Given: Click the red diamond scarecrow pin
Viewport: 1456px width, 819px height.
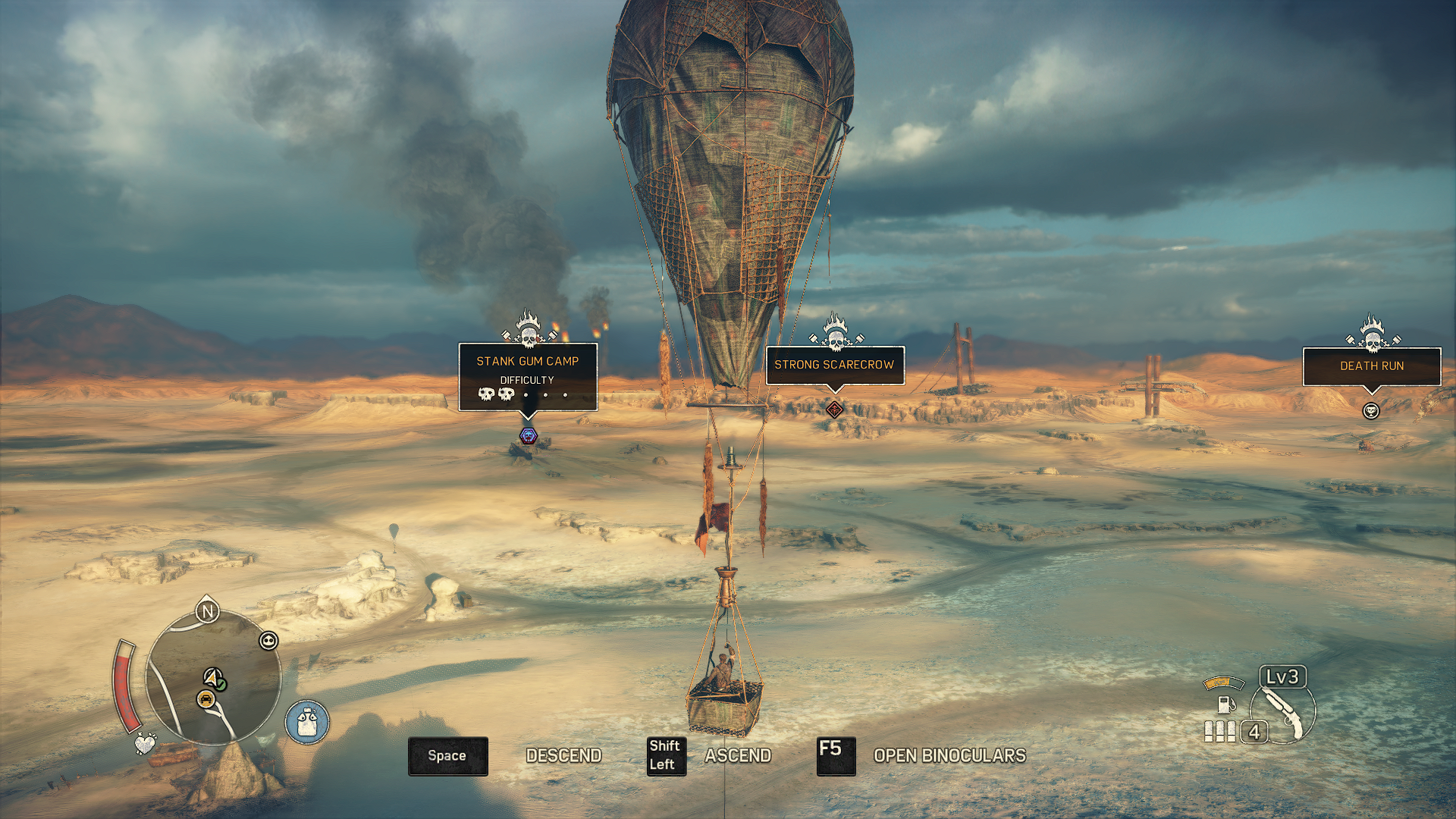Looking at the screenshot, I should pos(834,410).
